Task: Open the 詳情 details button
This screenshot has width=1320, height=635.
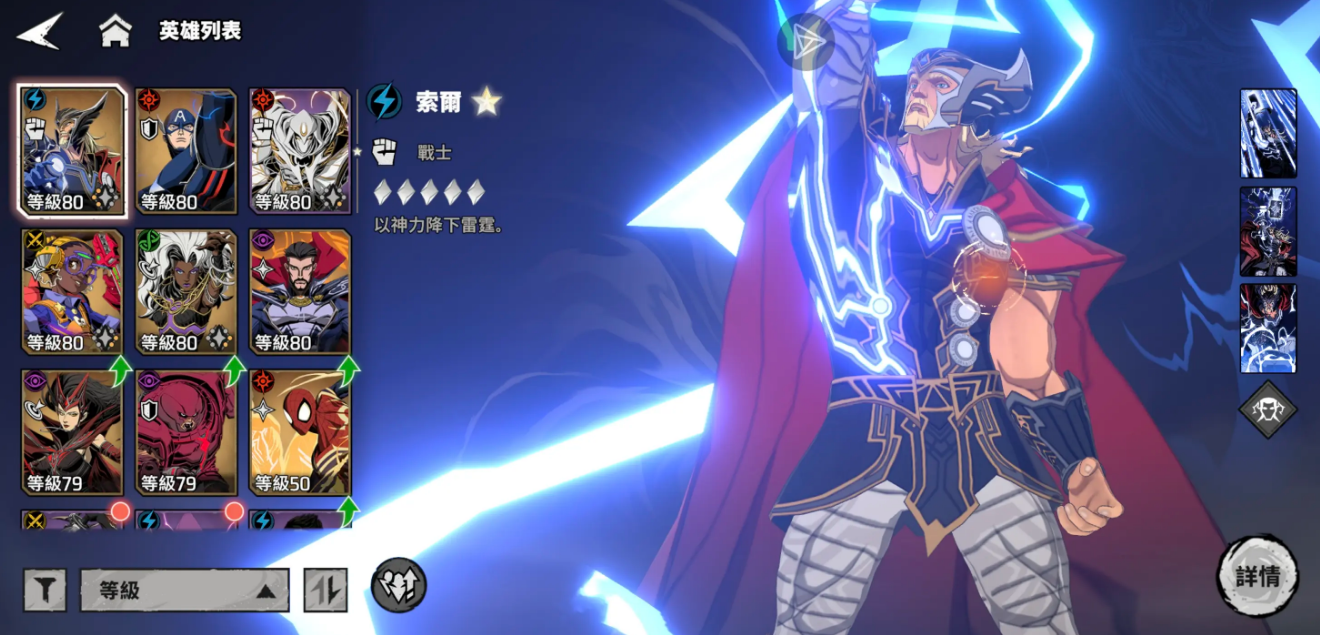Action: point(1257,576)
